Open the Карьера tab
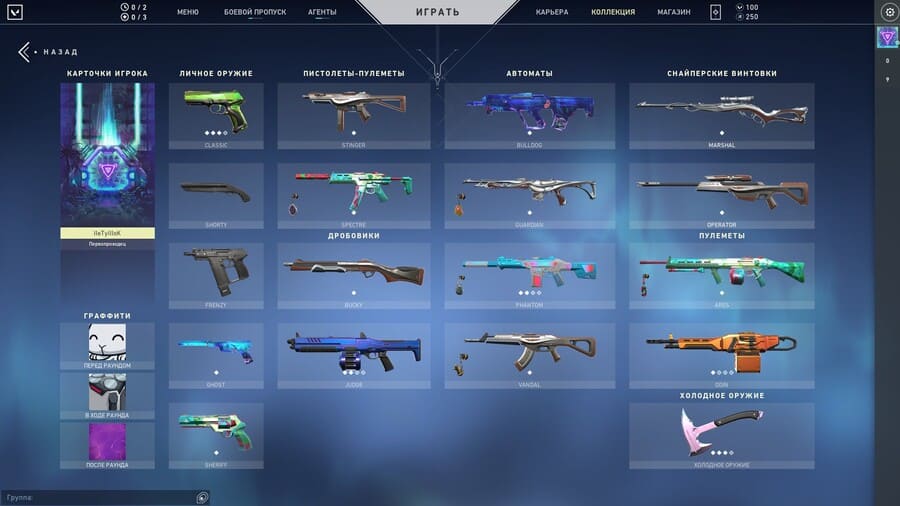This screenshot has width=900, height=506. (552, 12)
